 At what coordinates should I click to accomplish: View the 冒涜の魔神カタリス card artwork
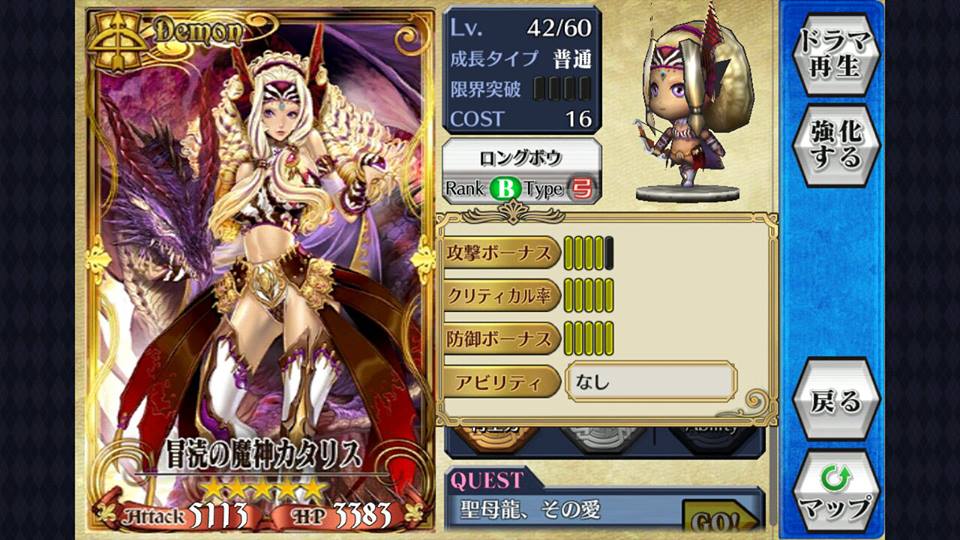pyautogui.click(x=260, y=260)
